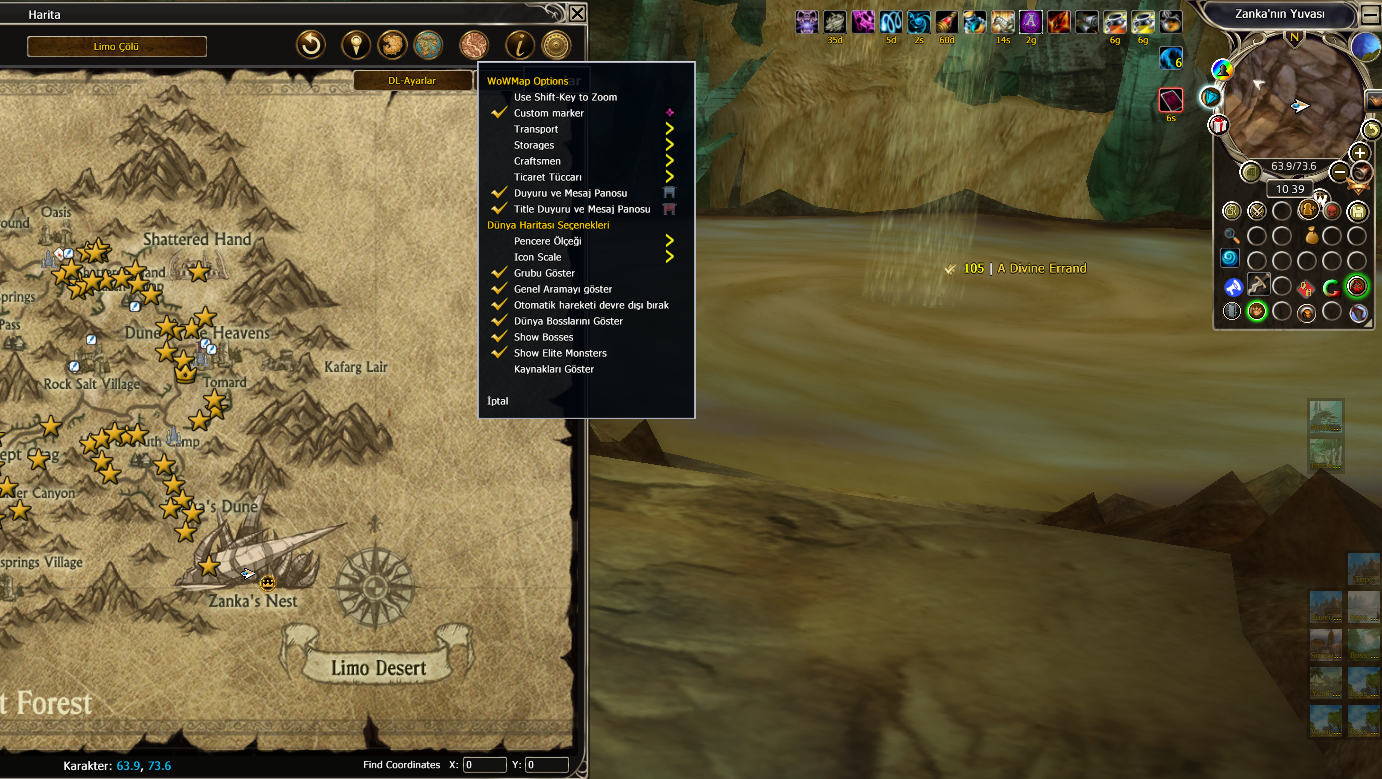Toggle the Grubu Göster option
The image size is (1382, 779).
tap(544, 273)
